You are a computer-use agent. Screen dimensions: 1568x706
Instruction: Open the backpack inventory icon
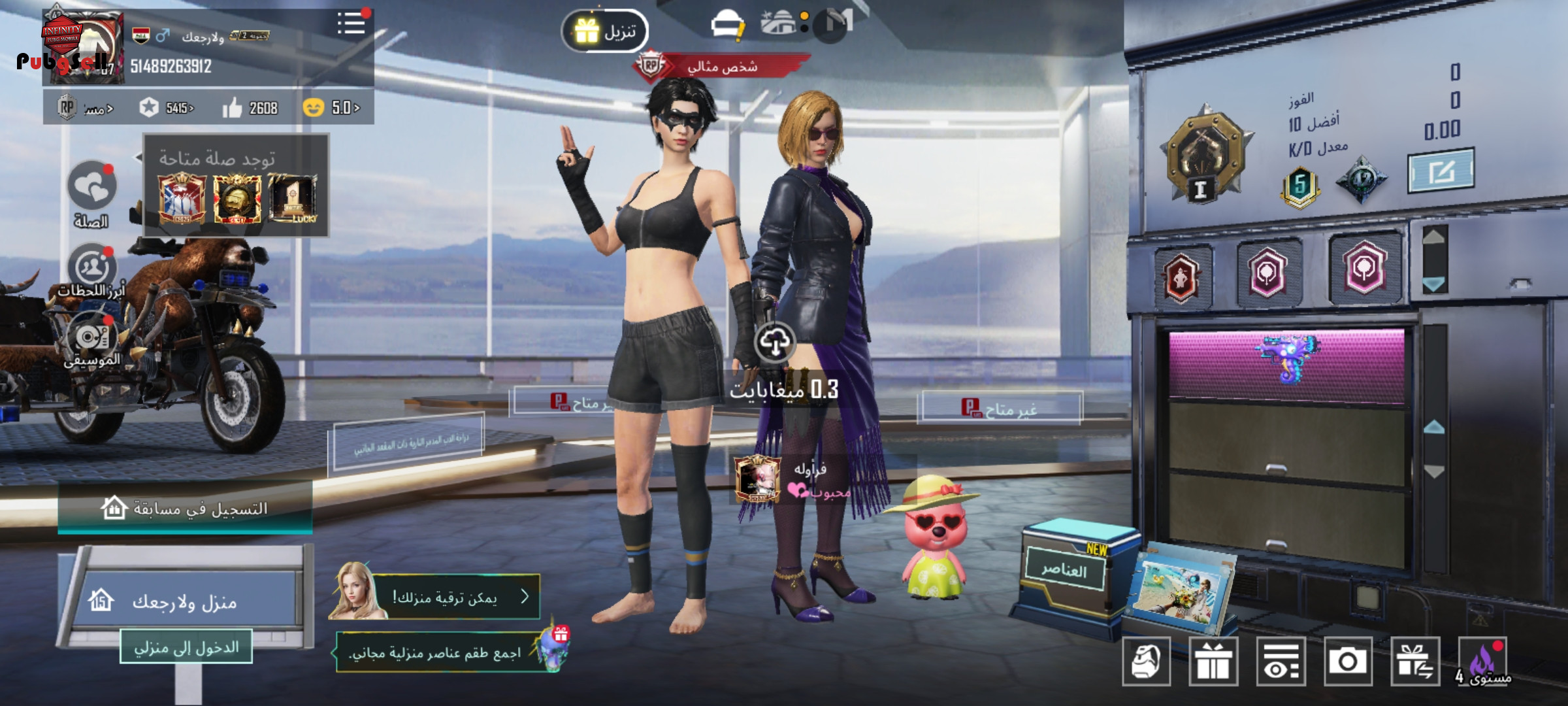pos(1146,662)
